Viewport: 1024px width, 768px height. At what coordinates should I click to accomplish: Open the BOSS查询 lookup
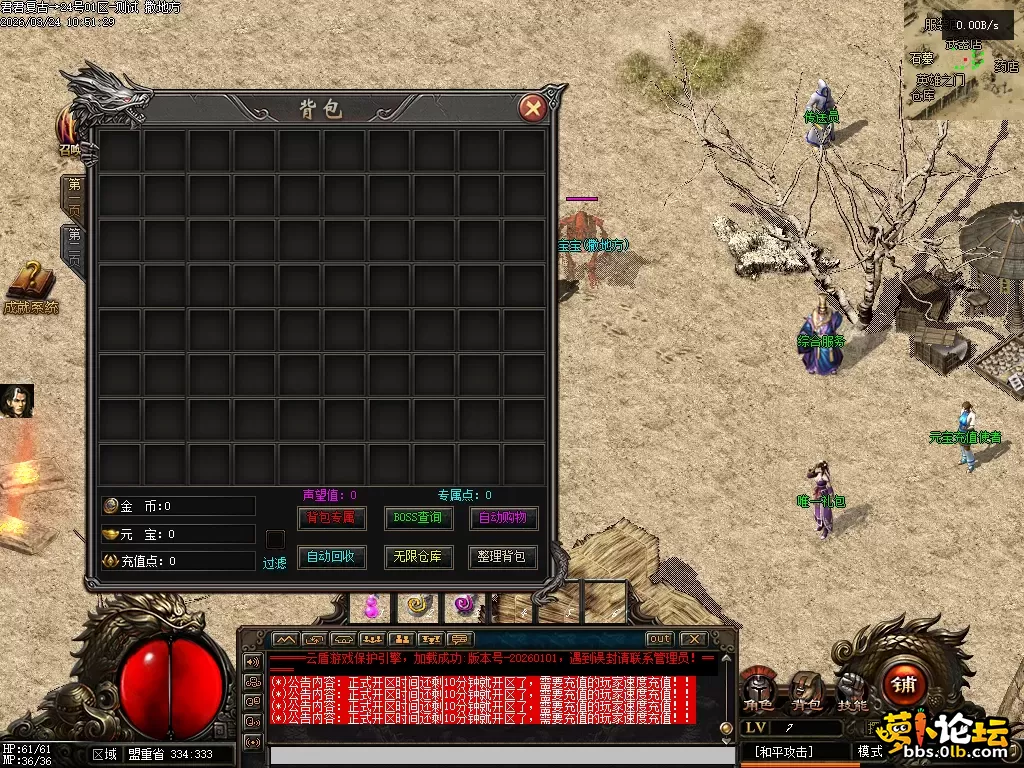click(x=418, y=518)
